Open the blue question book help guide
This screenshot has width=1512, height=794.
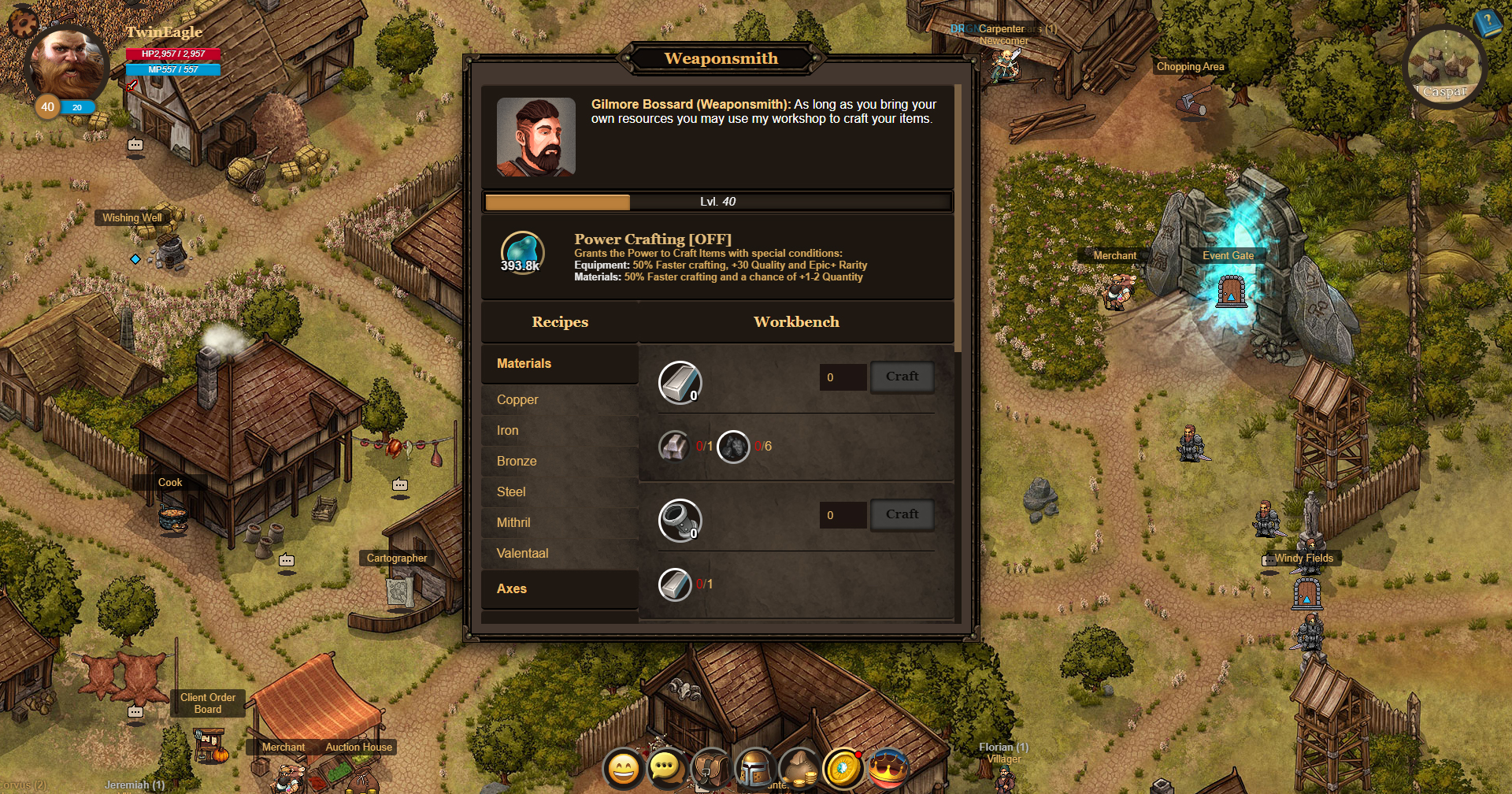click(x=1487, y=22)
